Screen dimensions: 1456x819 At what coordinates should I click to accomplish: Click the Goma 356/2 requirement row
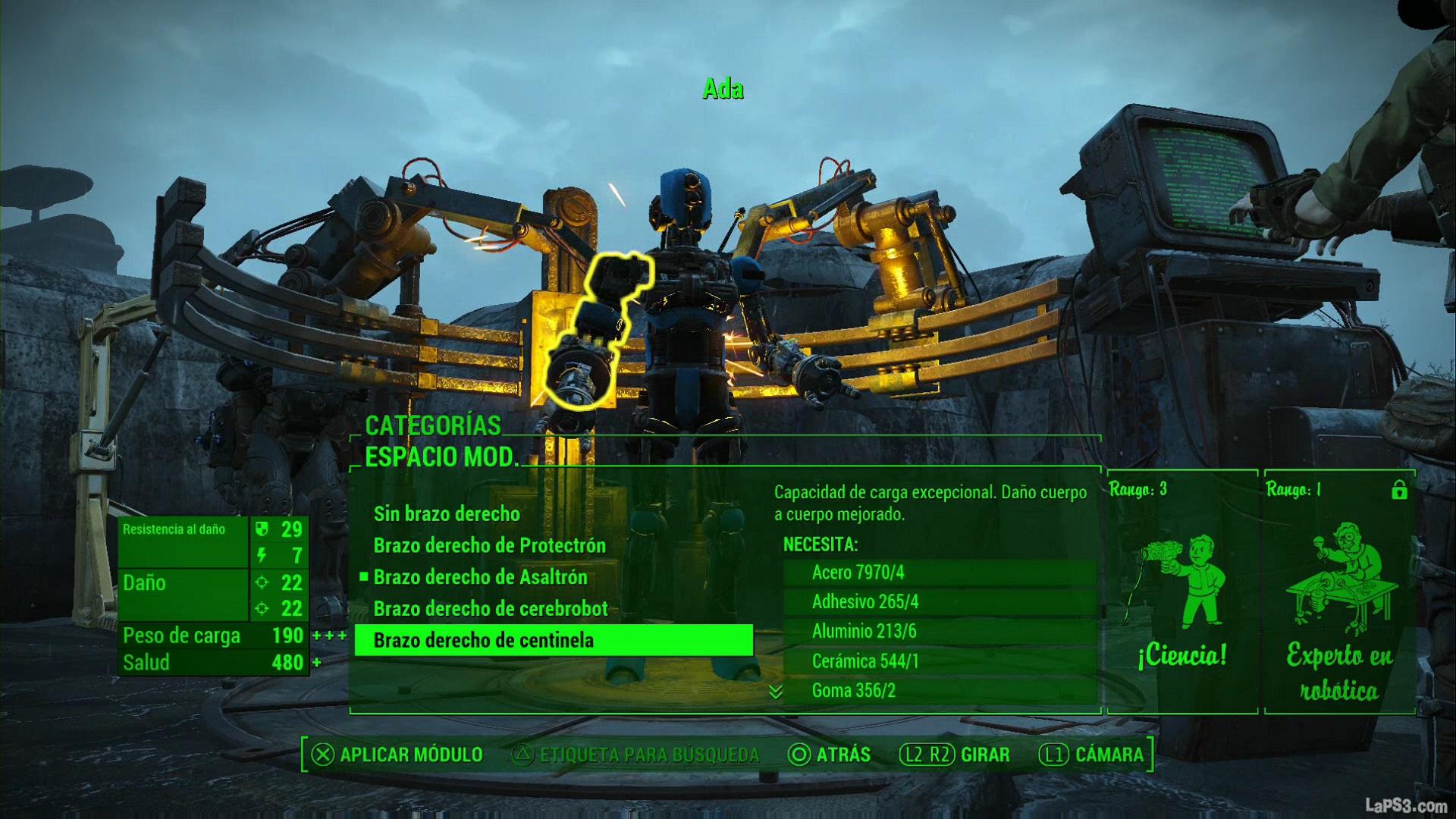[939, 691]
